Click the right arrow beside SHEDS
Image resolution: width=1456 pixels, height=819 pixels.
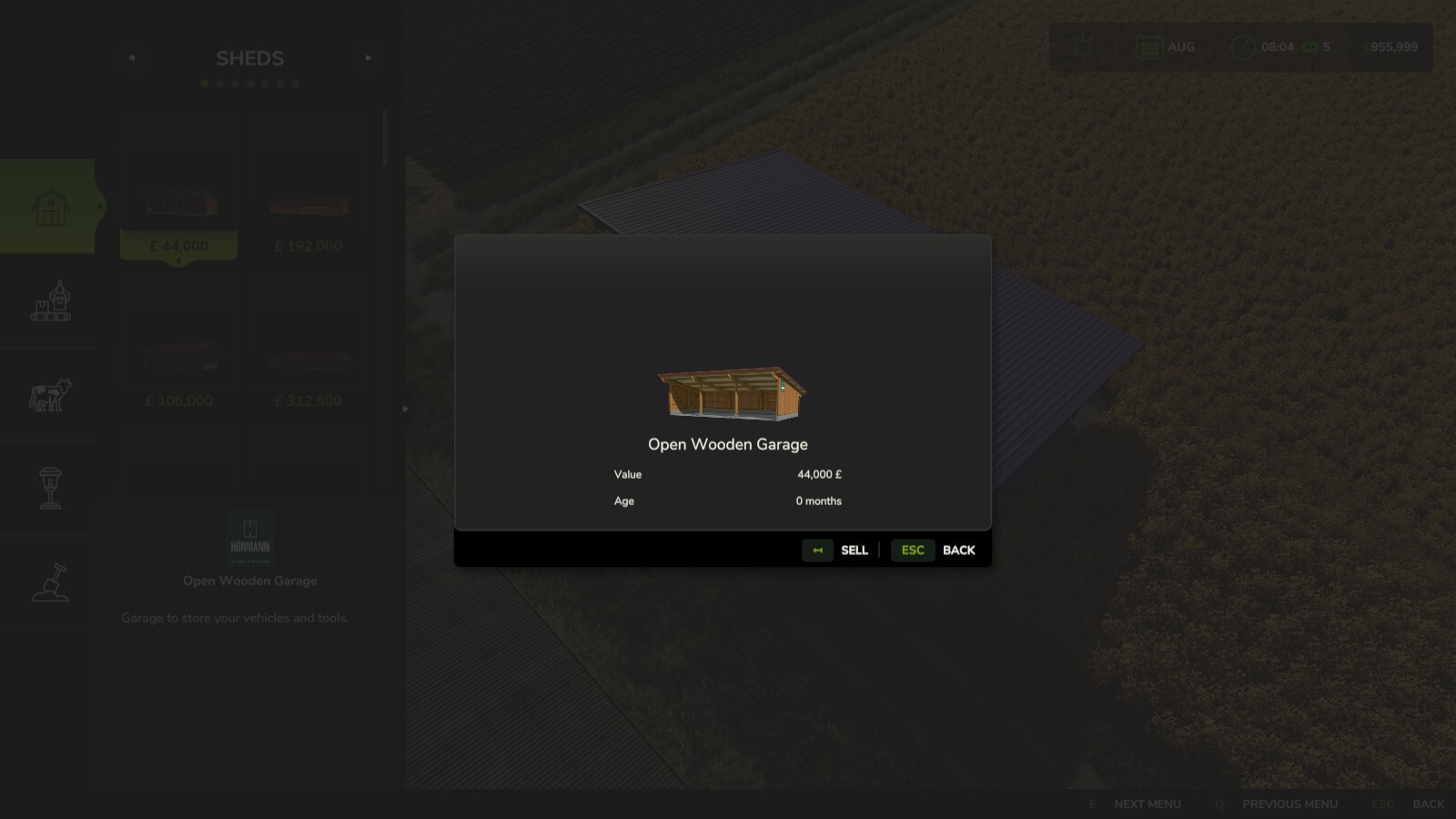pos(369,57)
